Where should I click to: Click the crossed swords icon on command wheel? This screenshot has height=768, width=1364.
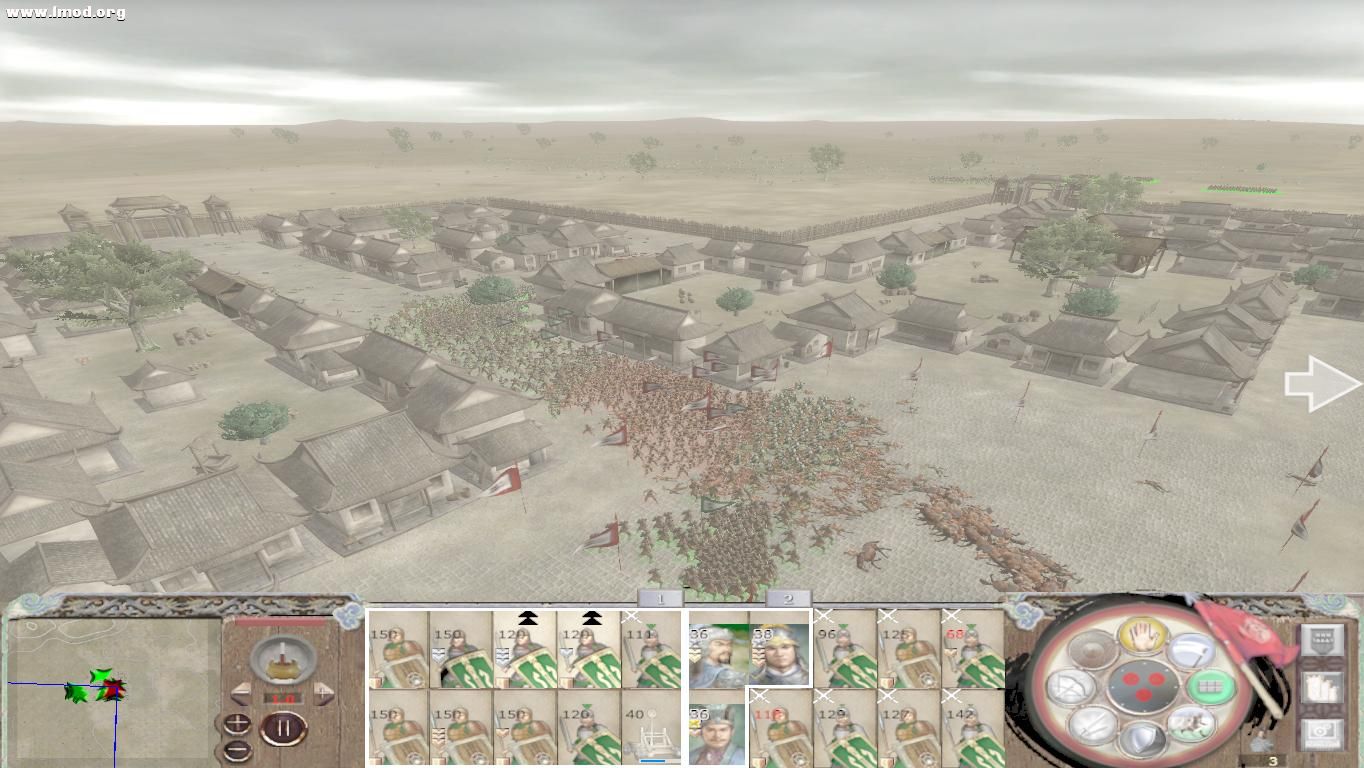point(1095,728)
